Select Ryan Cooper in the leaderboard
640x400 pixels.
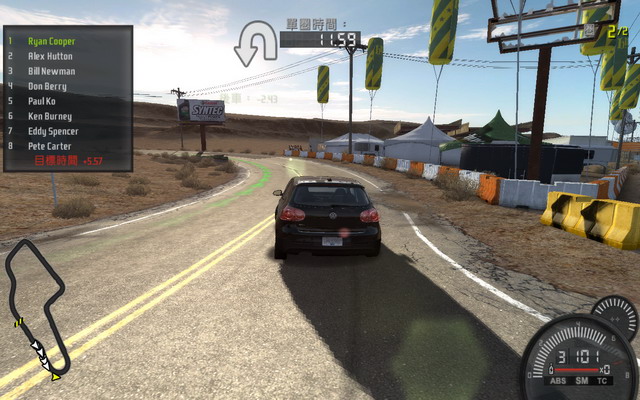coord(51,42)
